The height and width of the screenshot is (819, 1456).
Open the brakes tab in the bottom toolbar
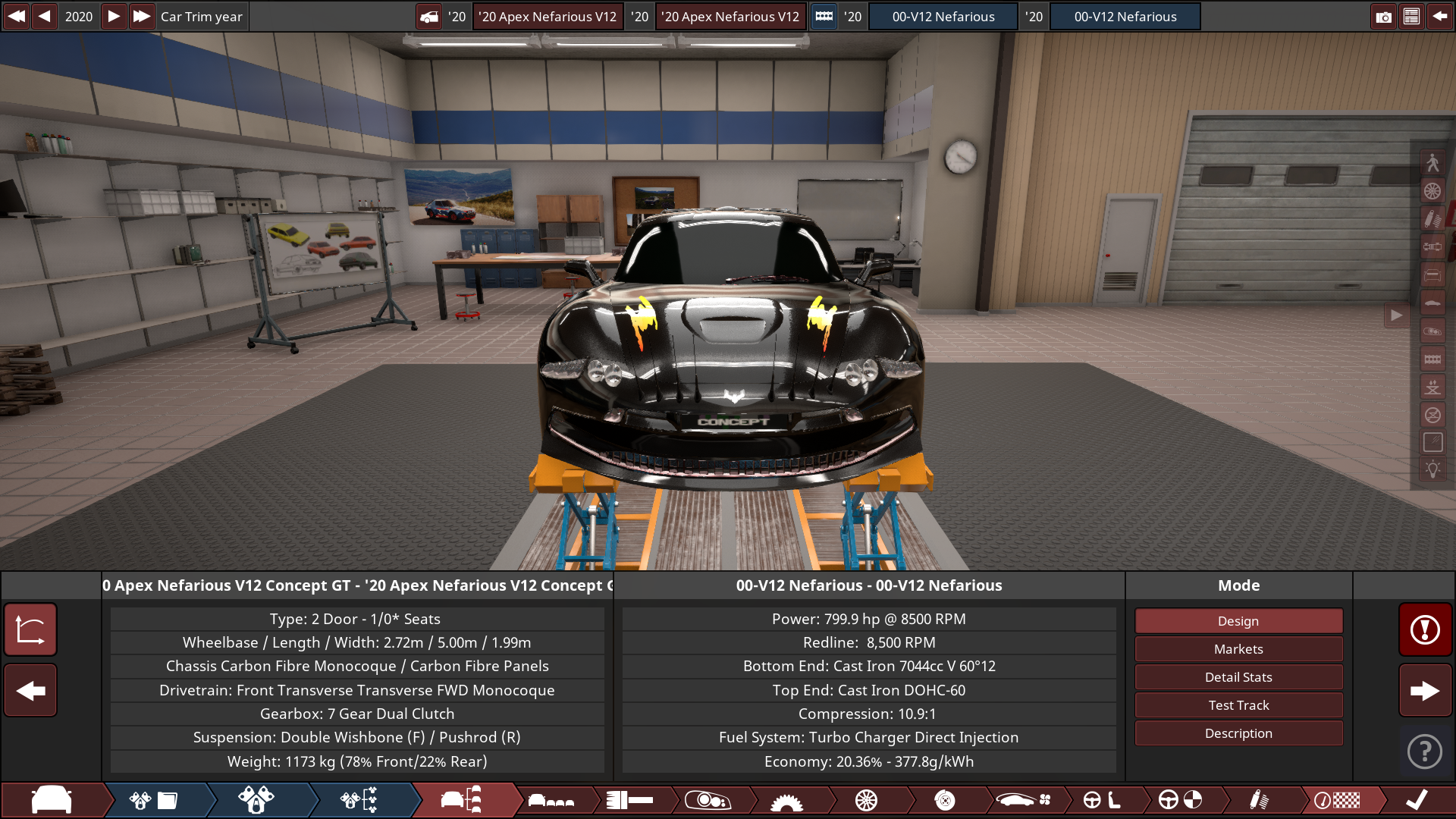[946, 800]
